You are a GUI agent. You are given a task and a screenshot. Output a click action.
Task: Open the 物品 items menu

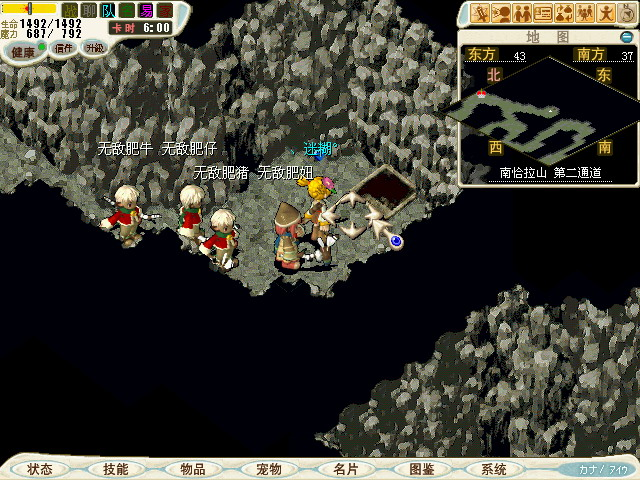192,469
